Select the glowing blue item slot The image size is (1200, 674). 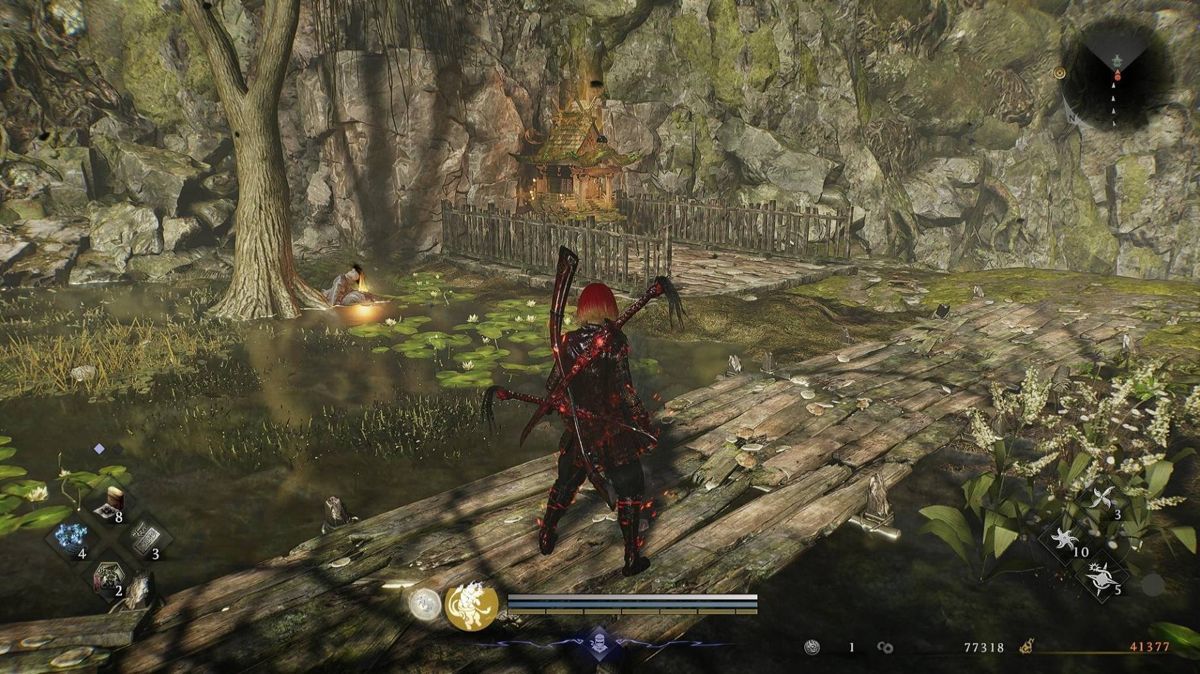[72, 537]
